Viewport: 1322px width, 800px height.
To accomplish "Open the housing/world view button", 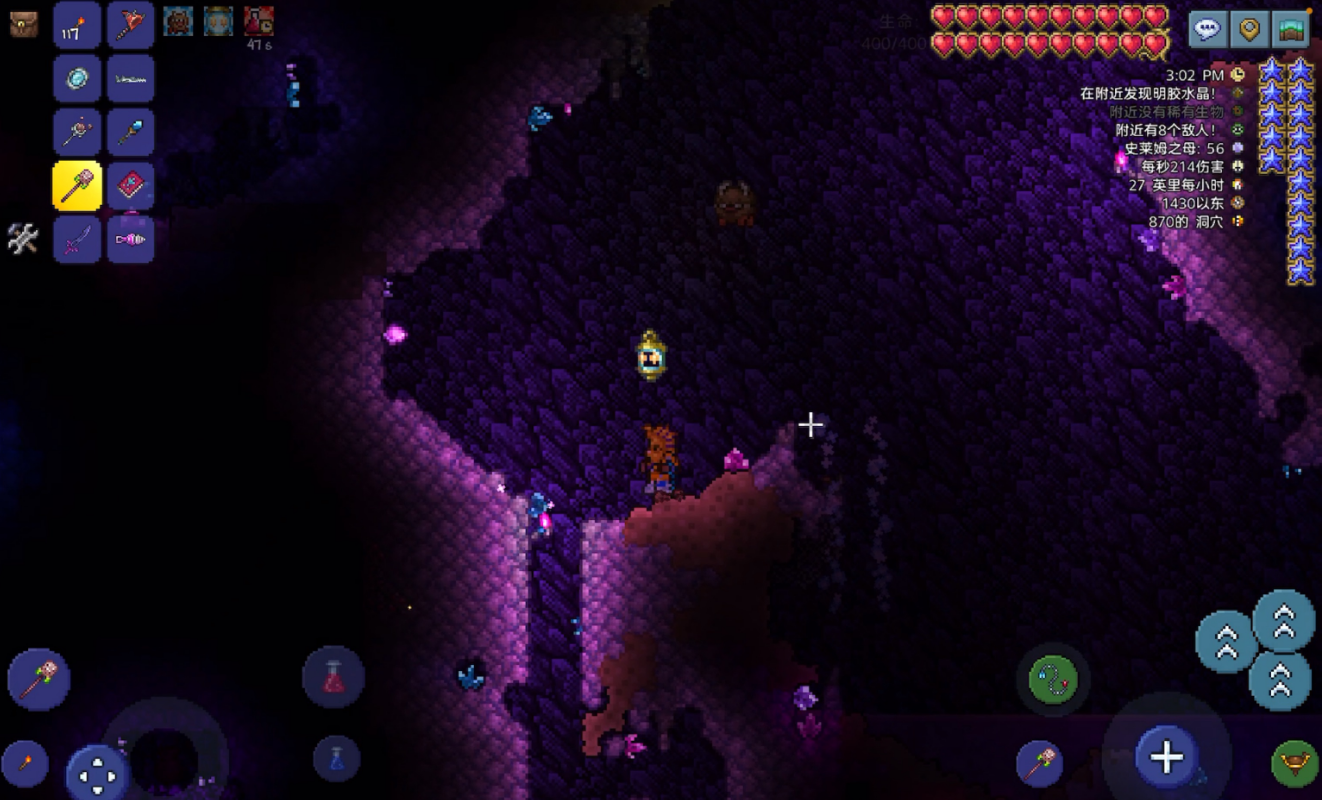I will (x=1290, y=29).
